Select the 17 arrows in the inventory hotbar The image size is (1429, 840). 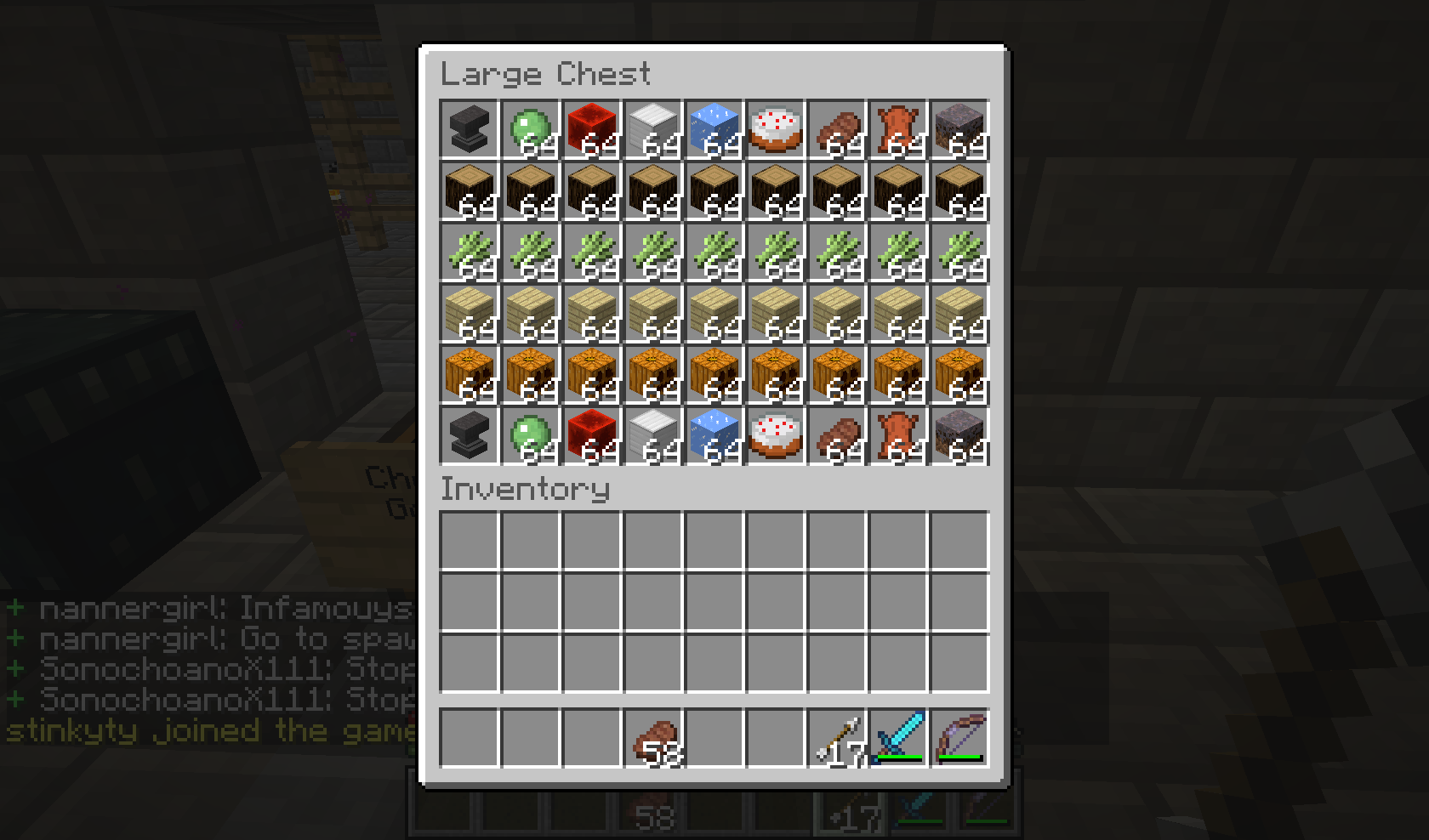click(x=837, y=737)
